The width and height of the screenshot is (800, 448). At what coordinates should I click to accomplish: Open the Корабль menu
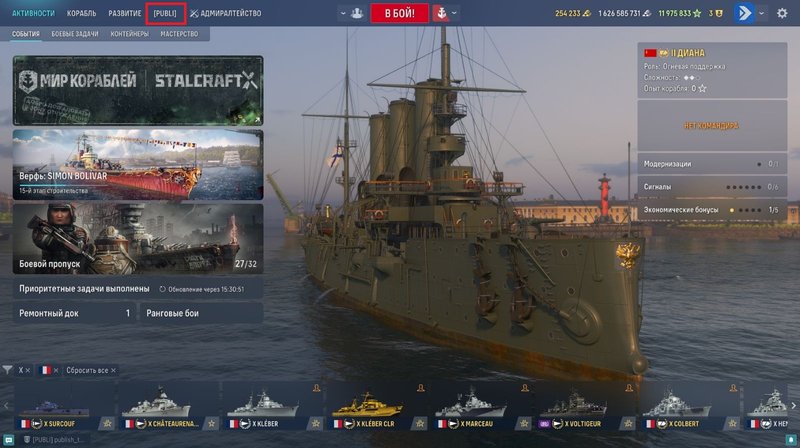tap(82, 13)
